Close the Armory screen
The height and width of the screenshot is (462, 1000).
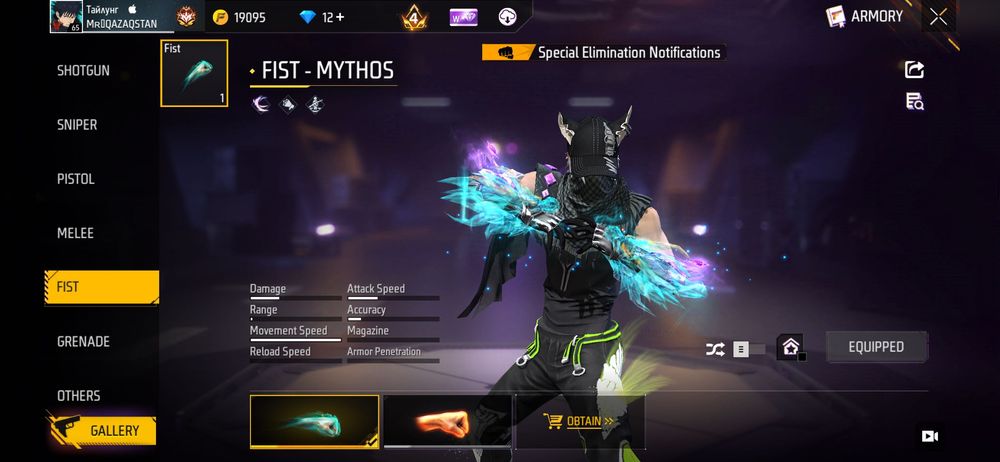(938, 16)
